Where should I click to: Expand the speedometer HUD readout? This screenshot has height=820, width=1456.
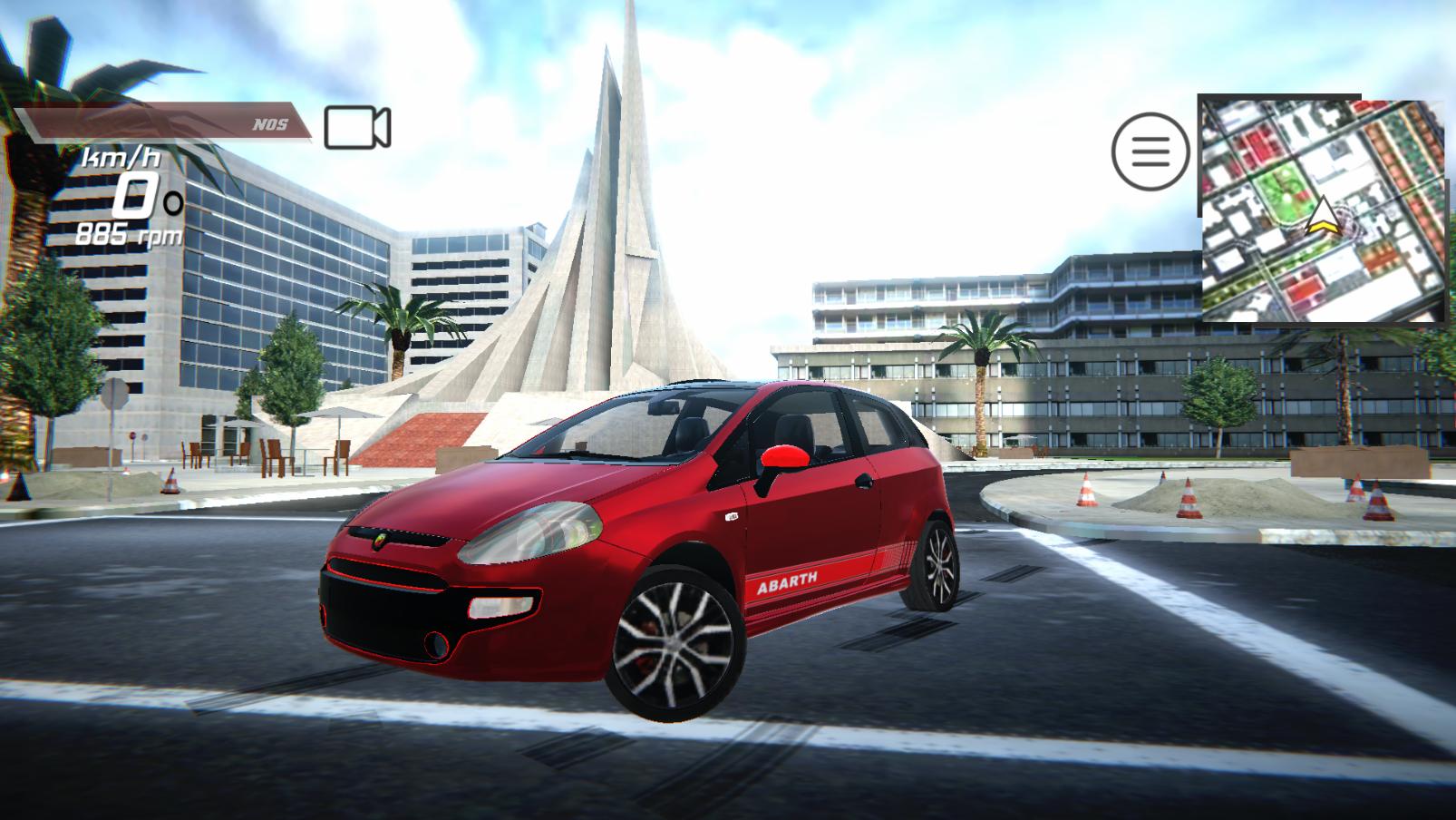pos(127,190)
